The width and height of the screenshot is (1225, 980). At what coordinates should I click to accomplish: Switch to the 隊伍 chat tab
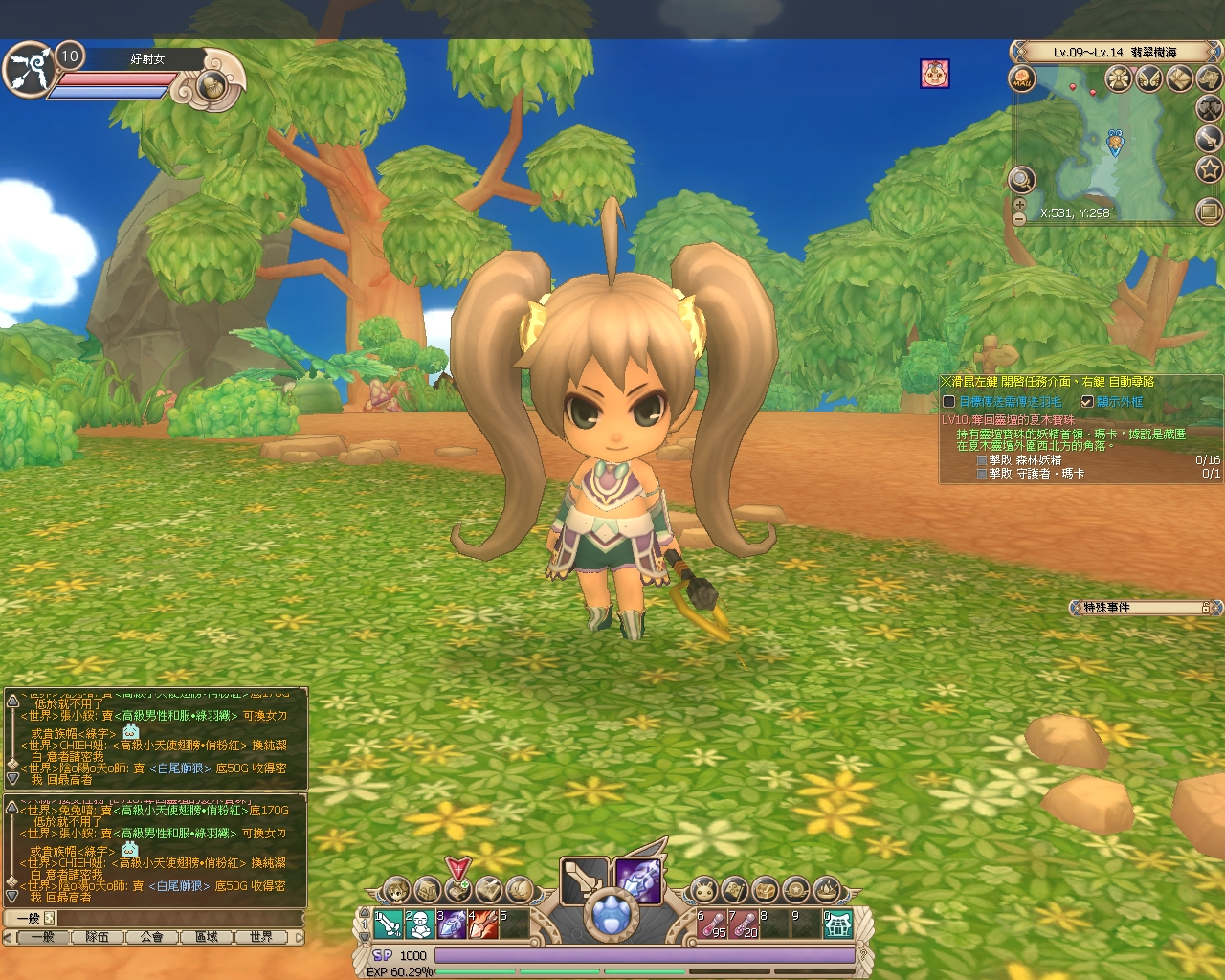click(98, 937)
